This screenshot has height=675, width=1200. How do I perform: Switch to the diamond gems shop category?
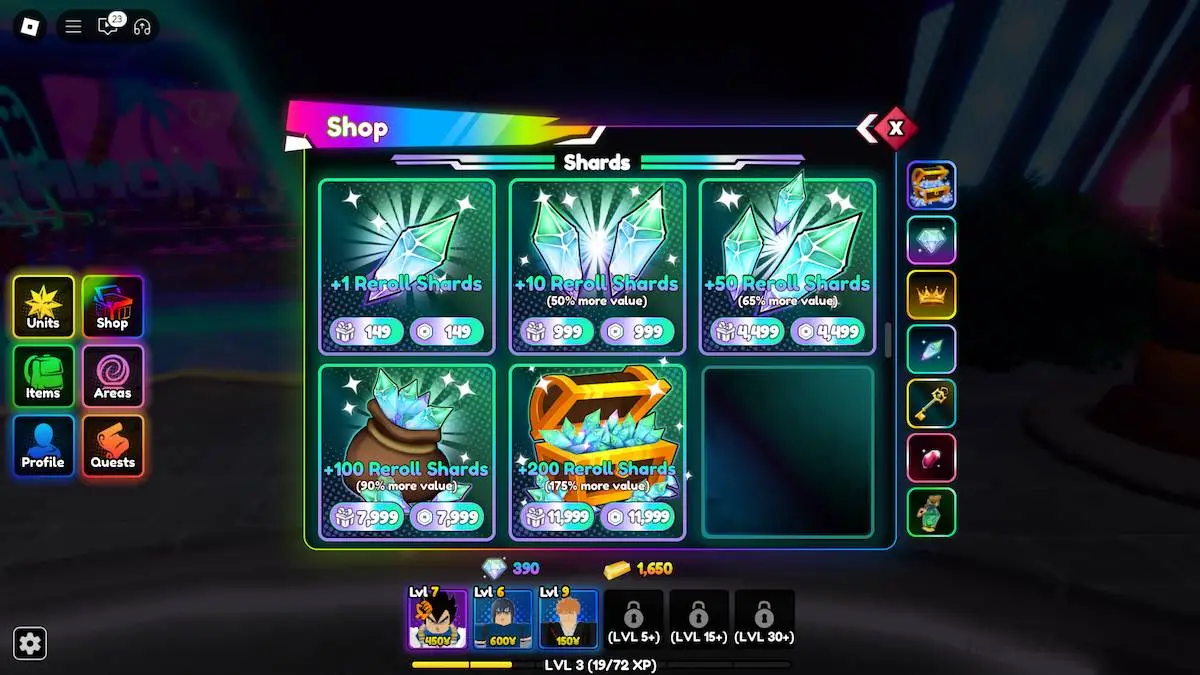pos(931,240)
